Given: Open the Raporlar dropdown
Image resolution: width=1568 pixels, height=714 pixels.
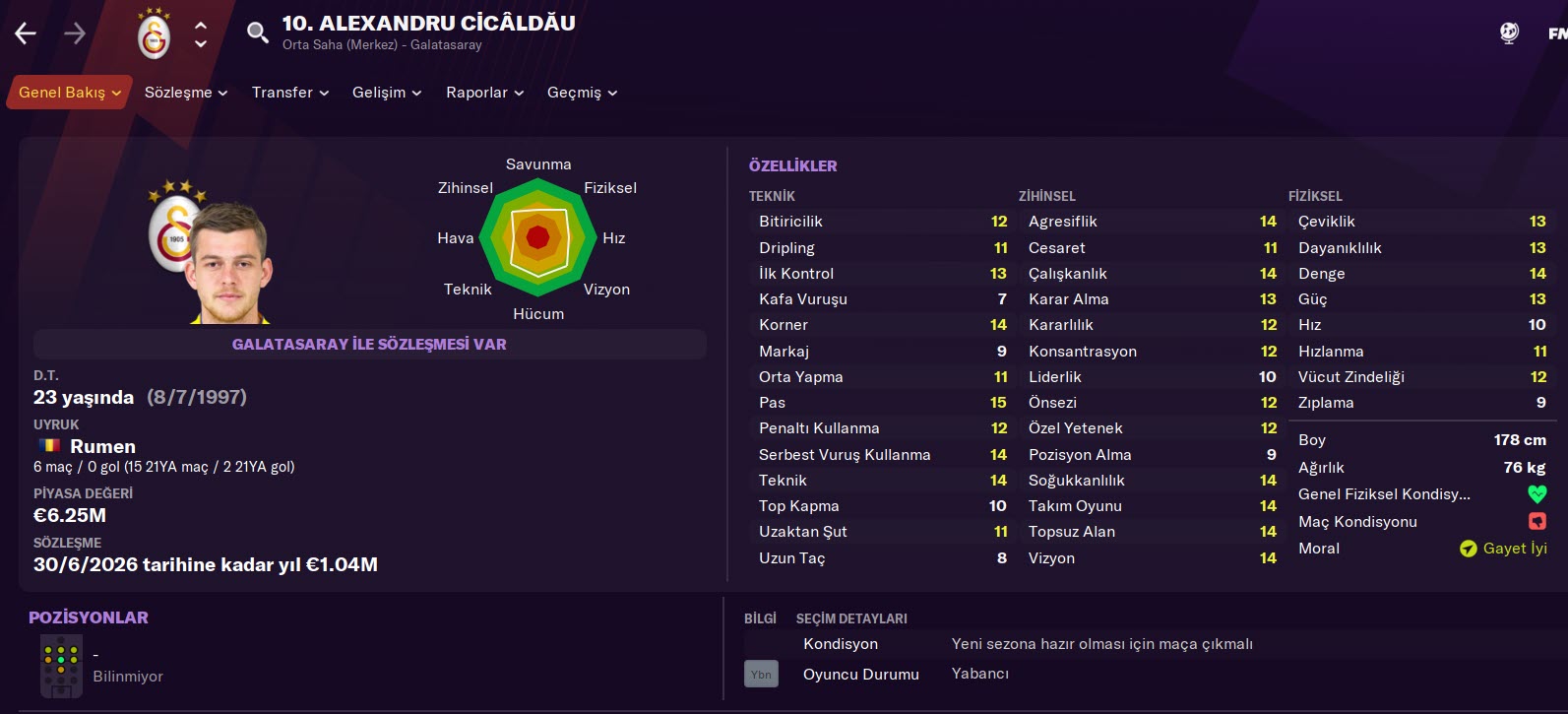Looking at the screenshot, I should 484,93.
